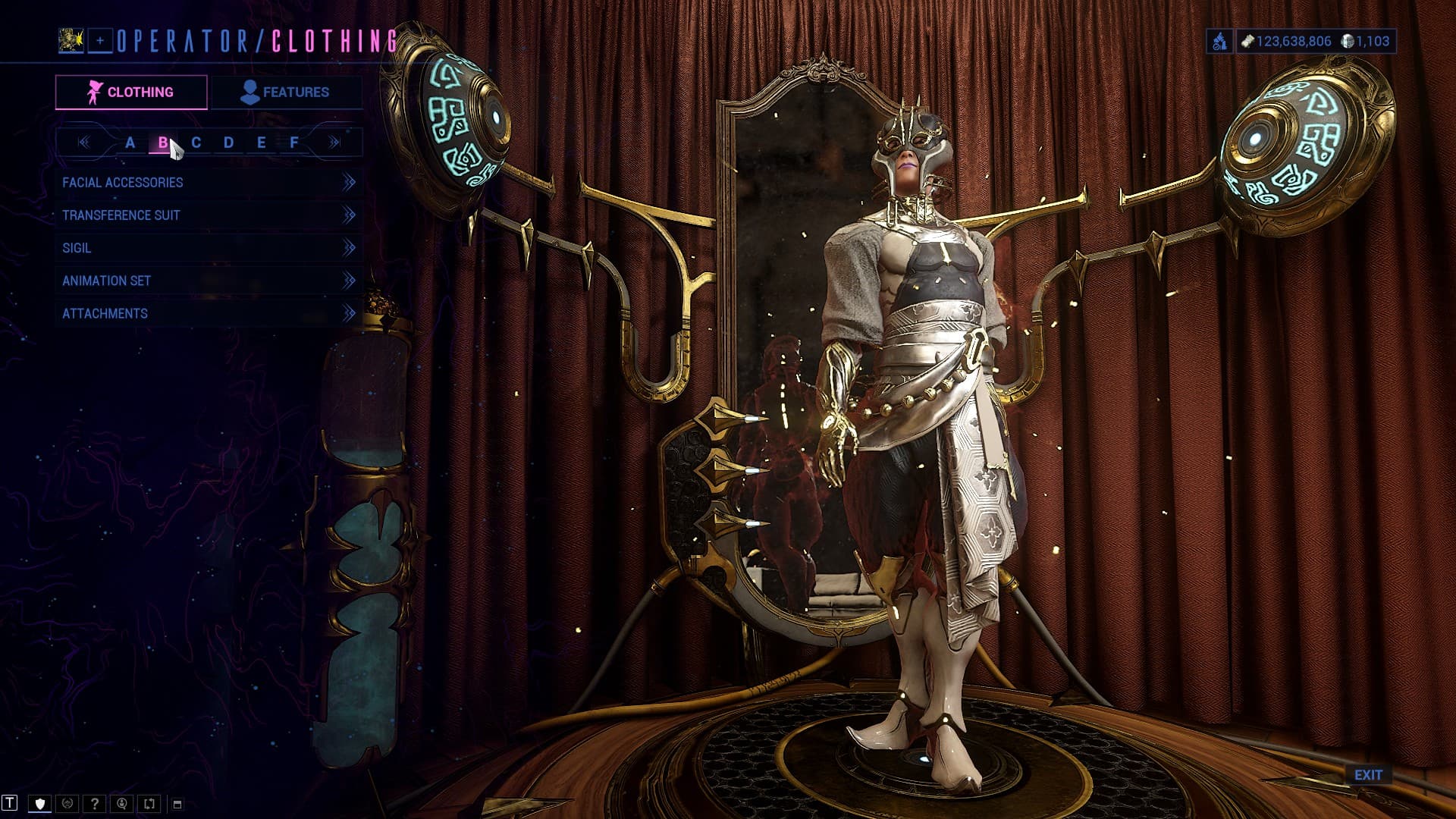Exit the operator clothing screen

(1368, 775)
